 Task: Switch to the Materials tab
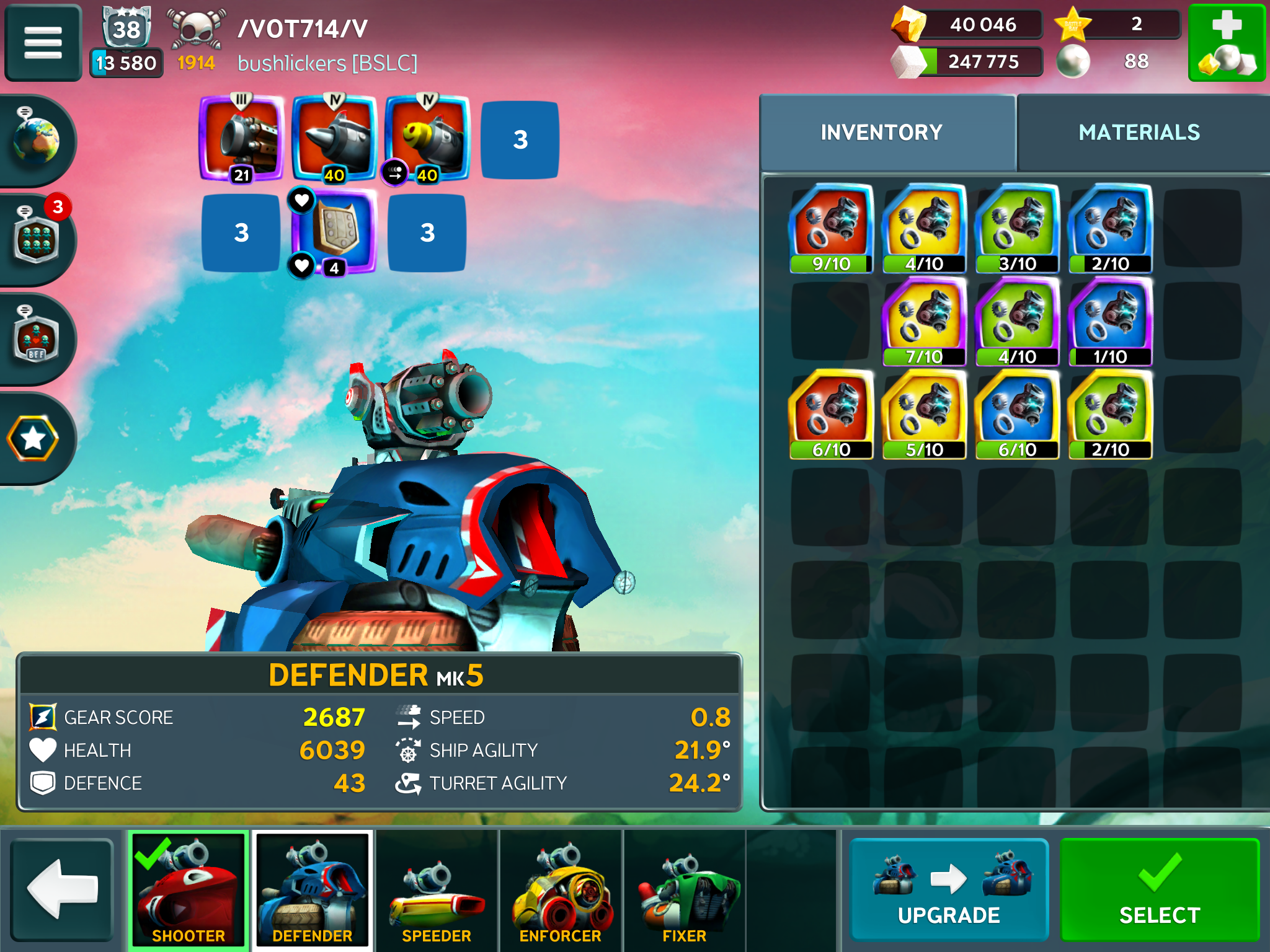(x=1139, y=133)
